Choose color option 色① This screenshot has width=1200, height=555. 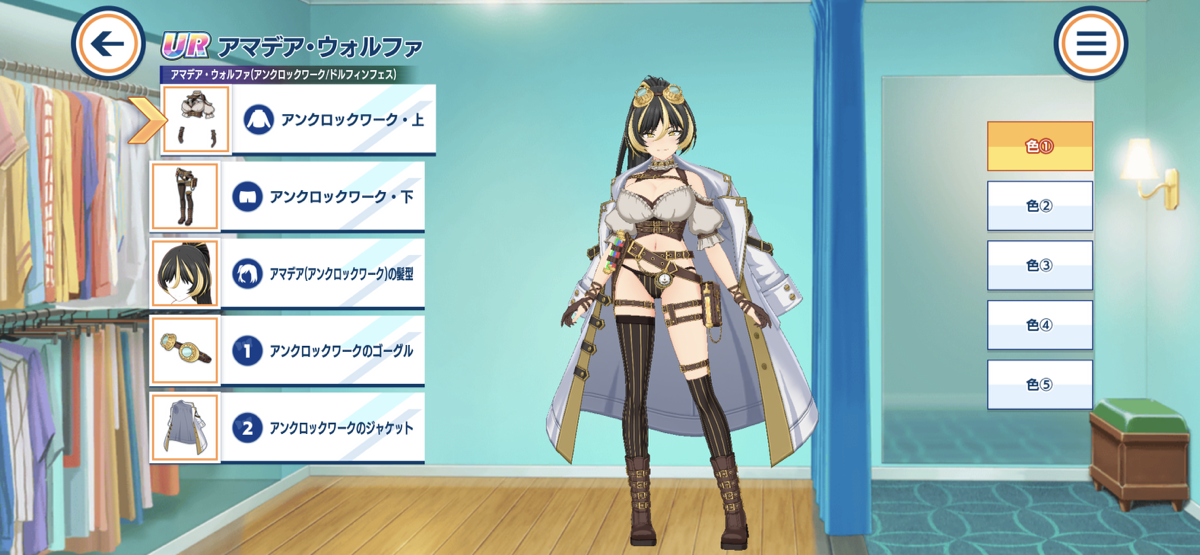[1039, 146]
